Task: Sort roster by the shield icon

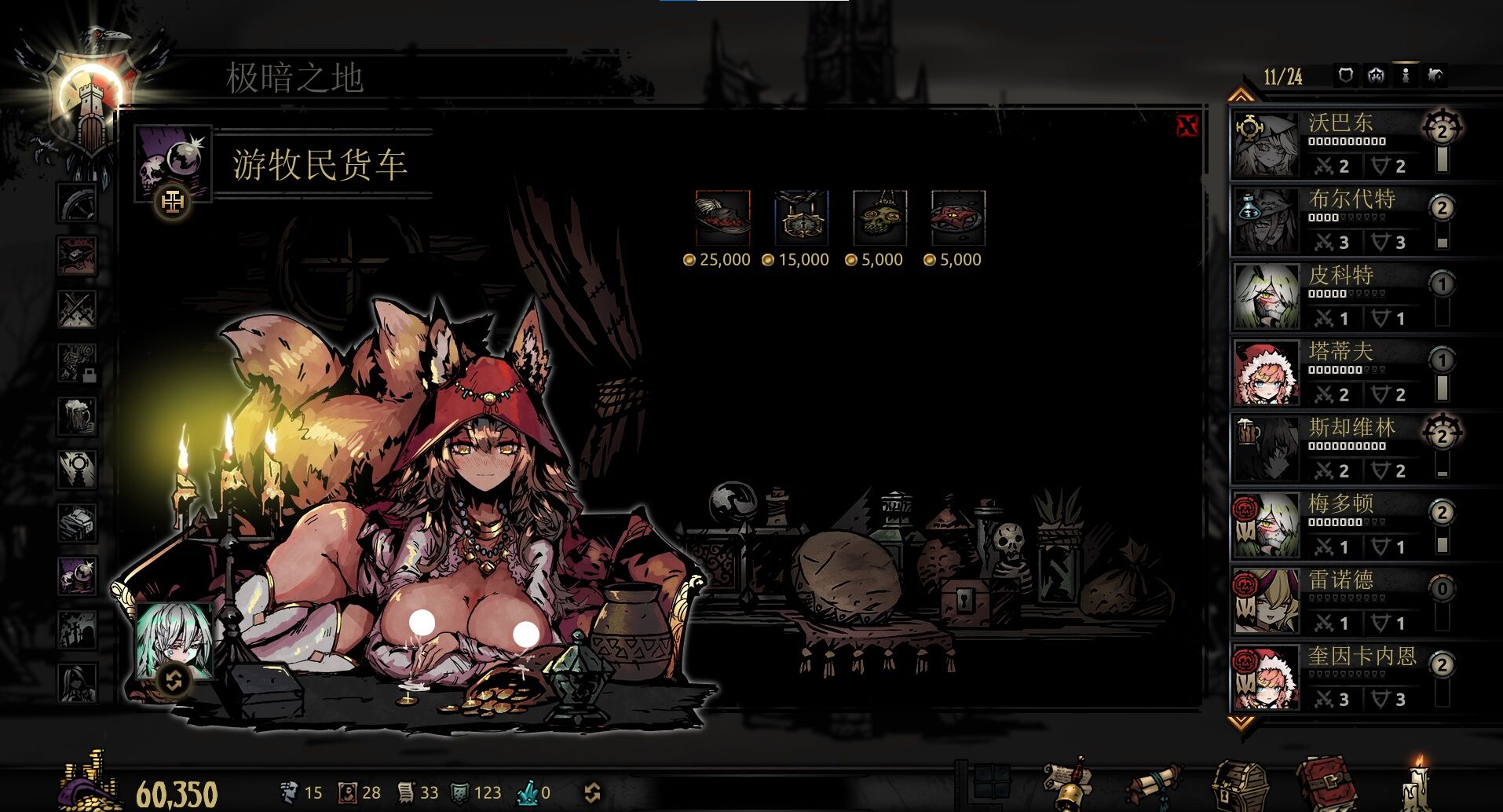Action: coord(1346,75)
